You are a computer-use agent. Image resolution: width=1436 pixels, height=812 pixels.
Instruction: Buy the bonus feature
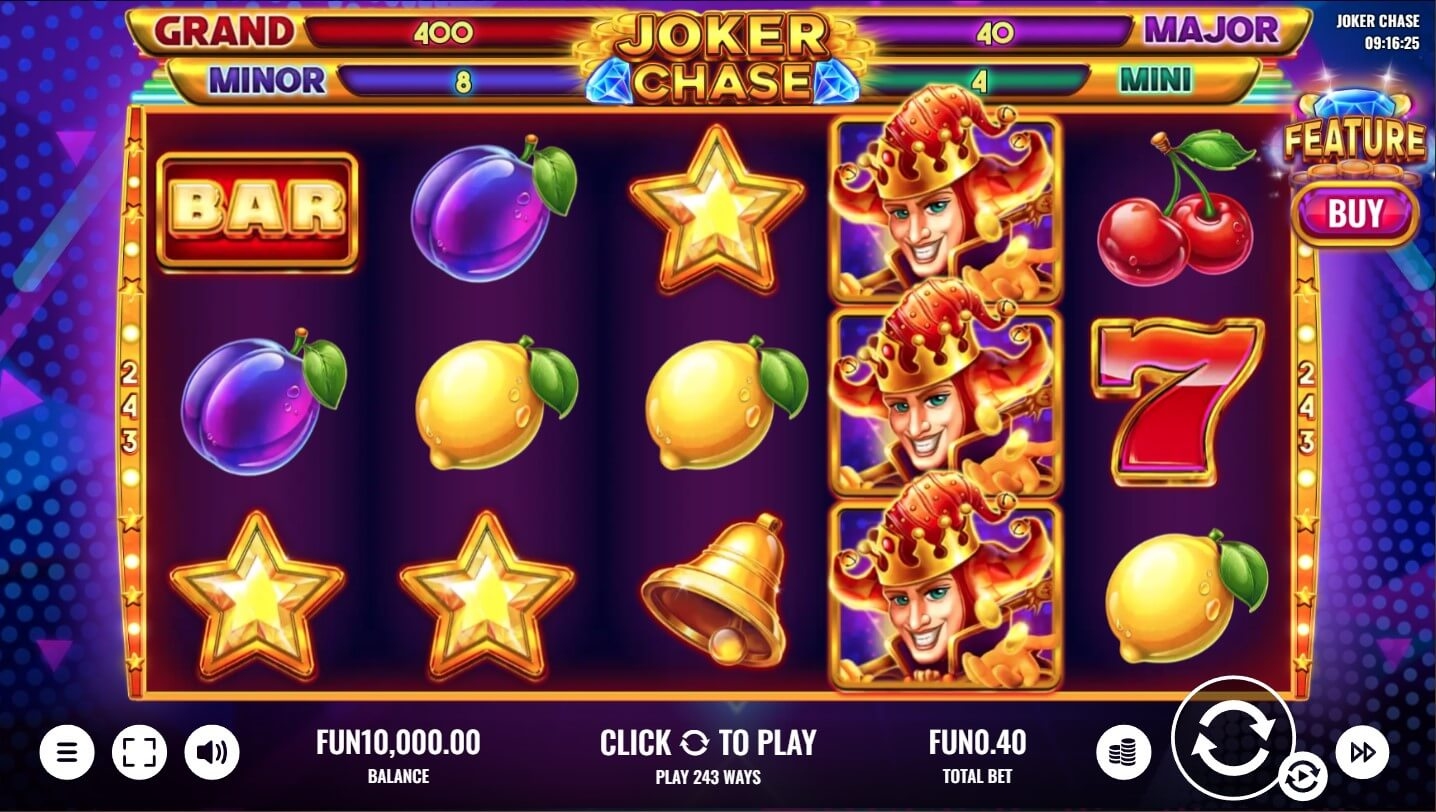pyautogui.click(x=1355, y=213)
